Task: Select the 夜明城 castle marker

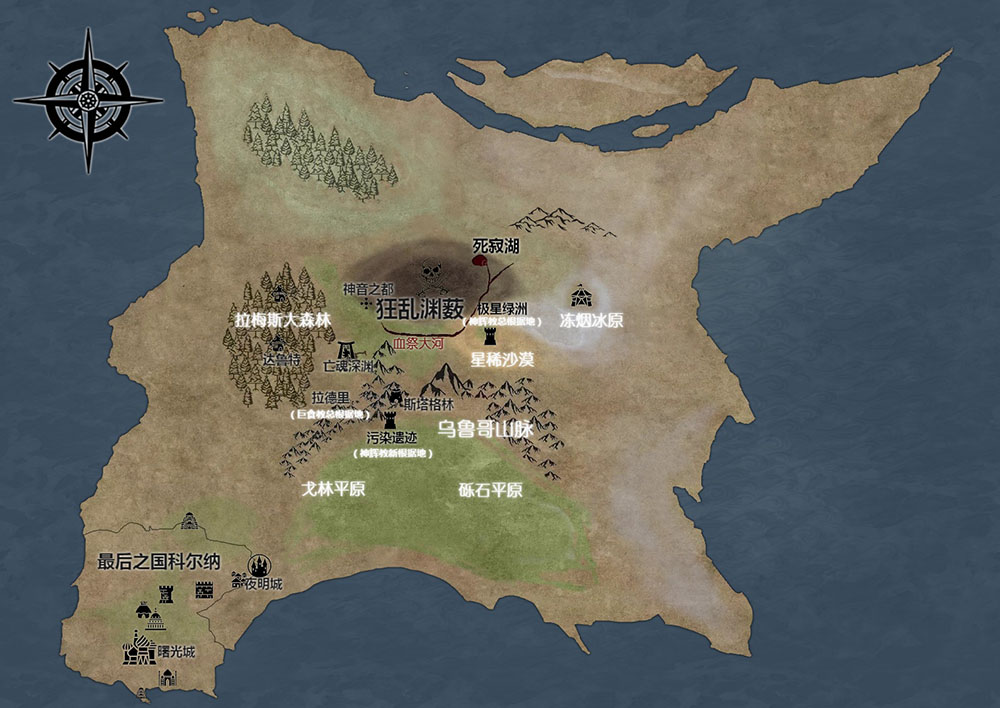Action: pos(260,565)
